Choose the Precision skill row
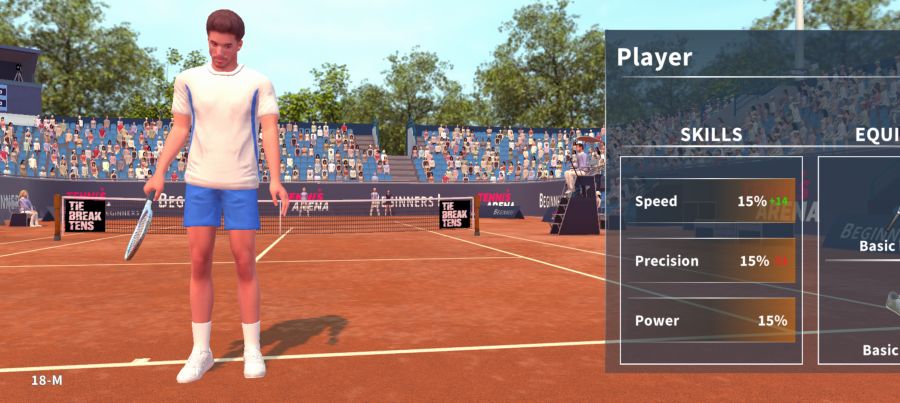 point(711,261)
